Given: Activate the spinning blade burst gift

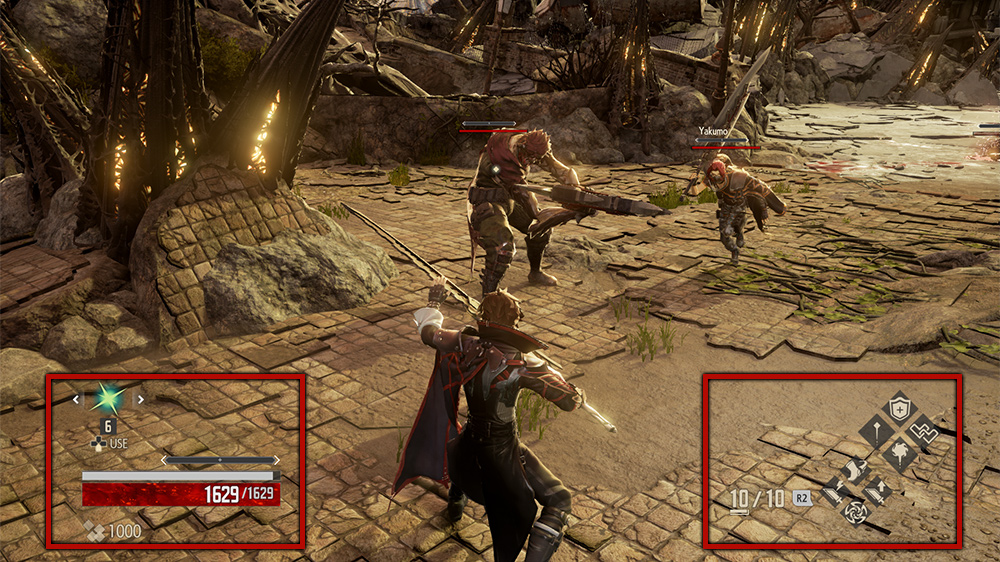Looking at the screenshot, I should 899,456.
